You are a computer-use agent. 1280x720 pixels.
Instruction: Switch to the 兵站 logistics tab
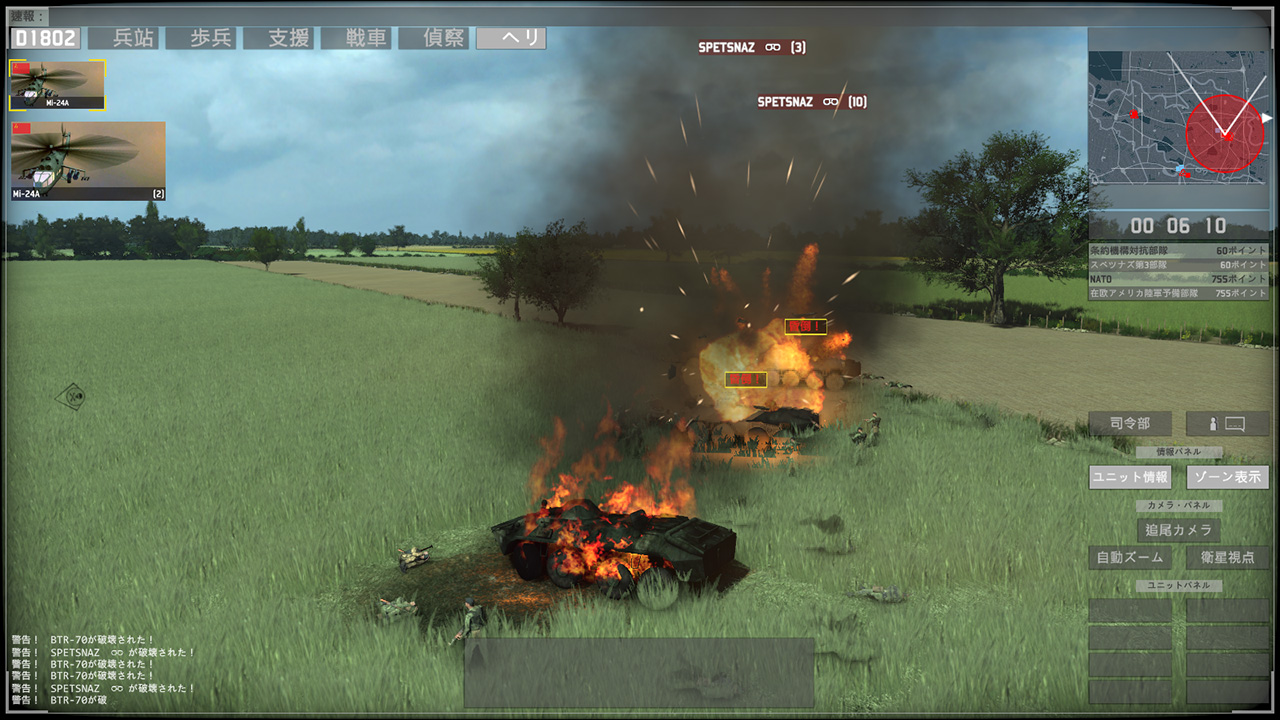pyautogui.click(x=126, y=38)
